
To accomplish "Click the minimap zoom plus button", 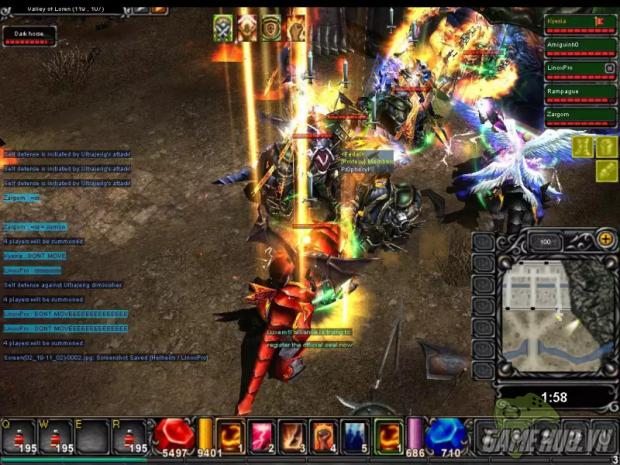I will pyautogui.click(x=605, y=240).
